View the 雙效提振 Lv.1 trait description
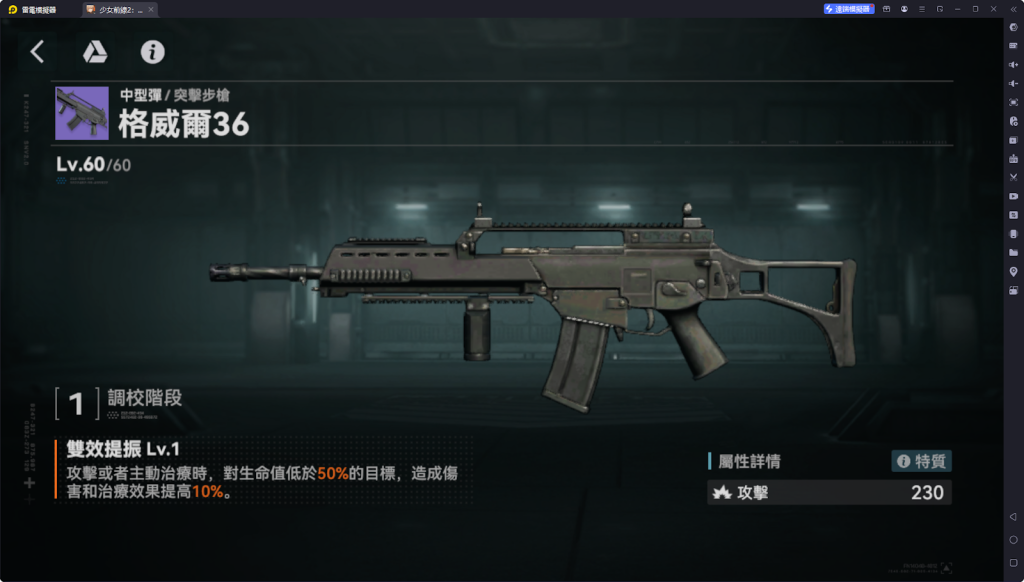Screen dimensions: 1024x582 (x=260, y=470)
